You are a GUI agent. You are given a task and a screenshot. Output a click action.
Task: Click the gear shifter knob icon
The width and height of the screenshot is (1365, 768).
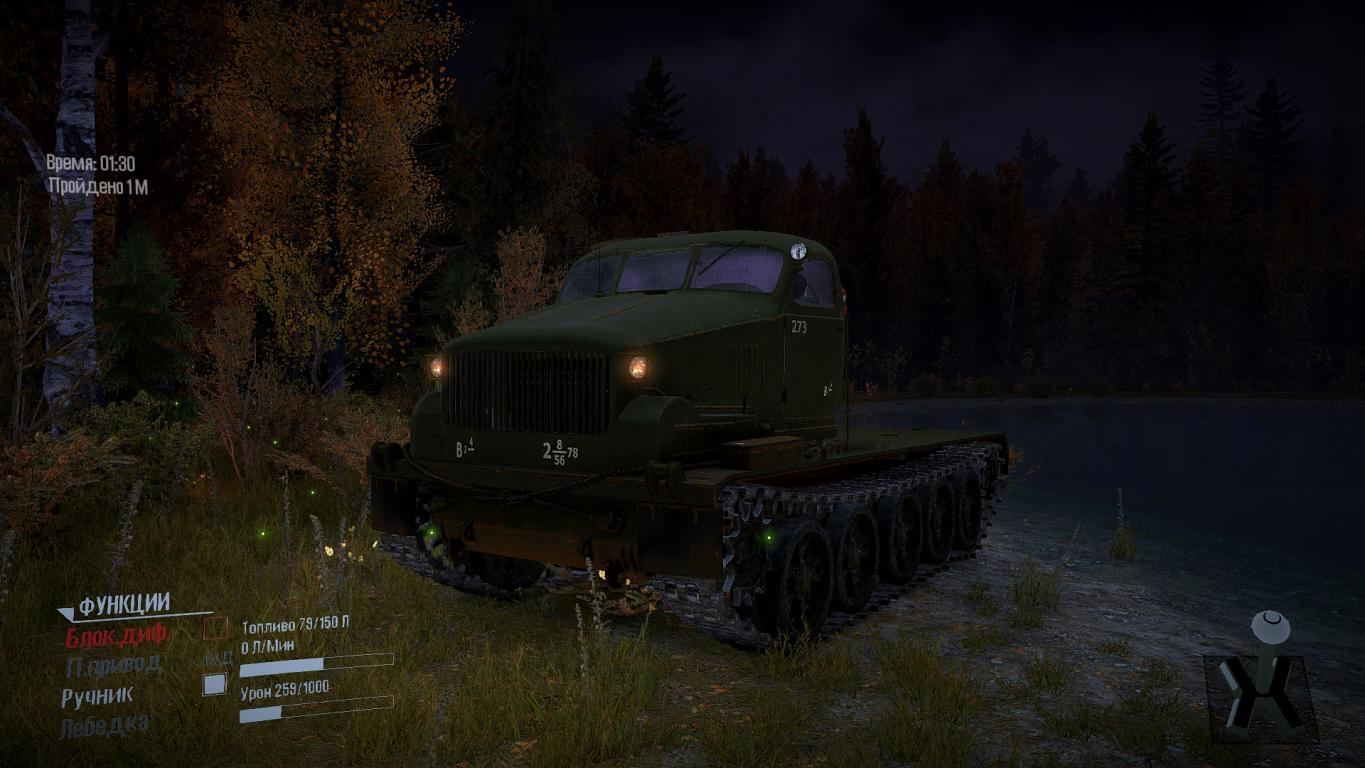click(x=1270, y=627)
